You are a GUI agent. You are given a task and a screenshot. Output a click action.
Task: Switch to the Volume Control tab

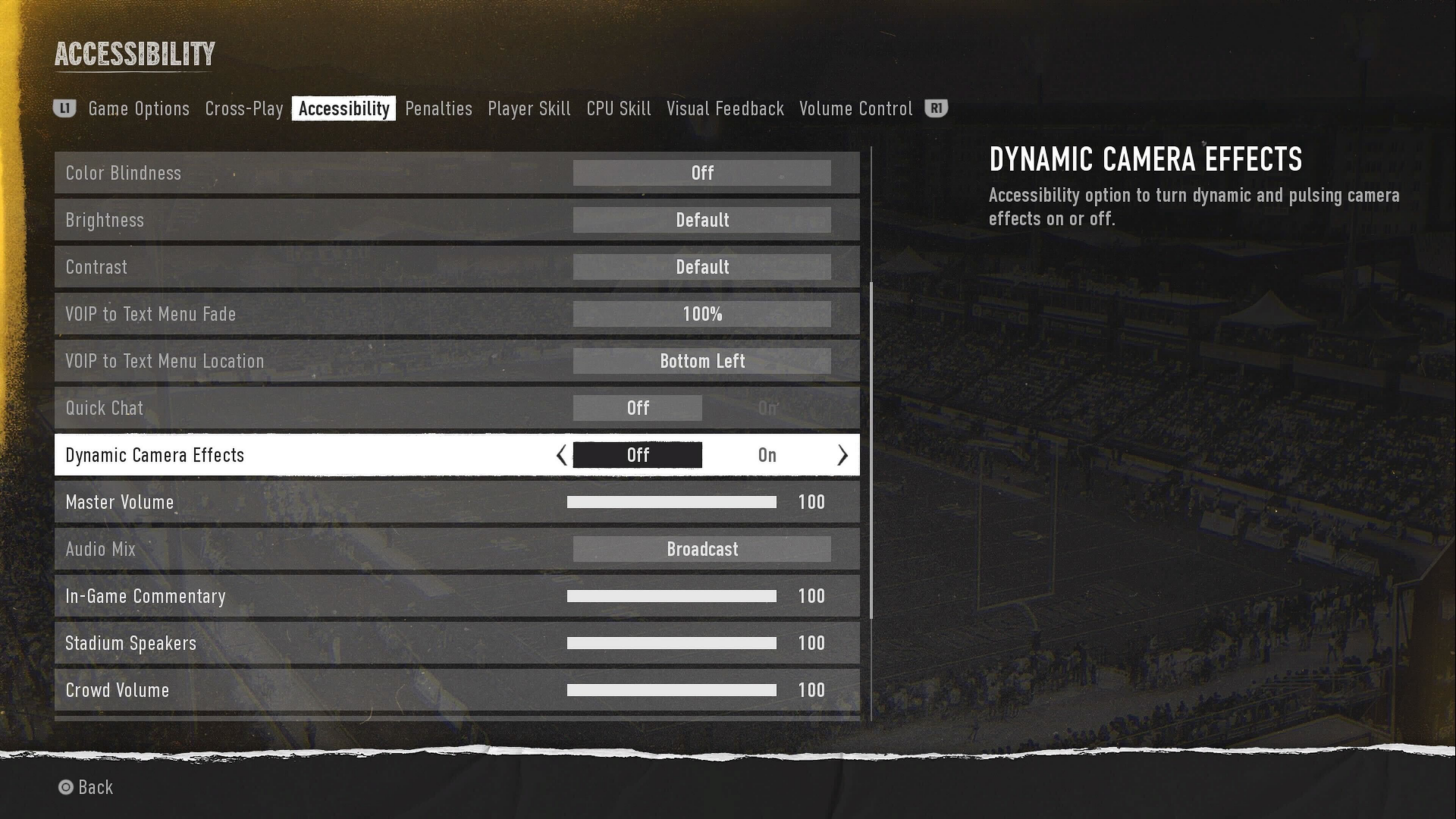tap(855, 108)
